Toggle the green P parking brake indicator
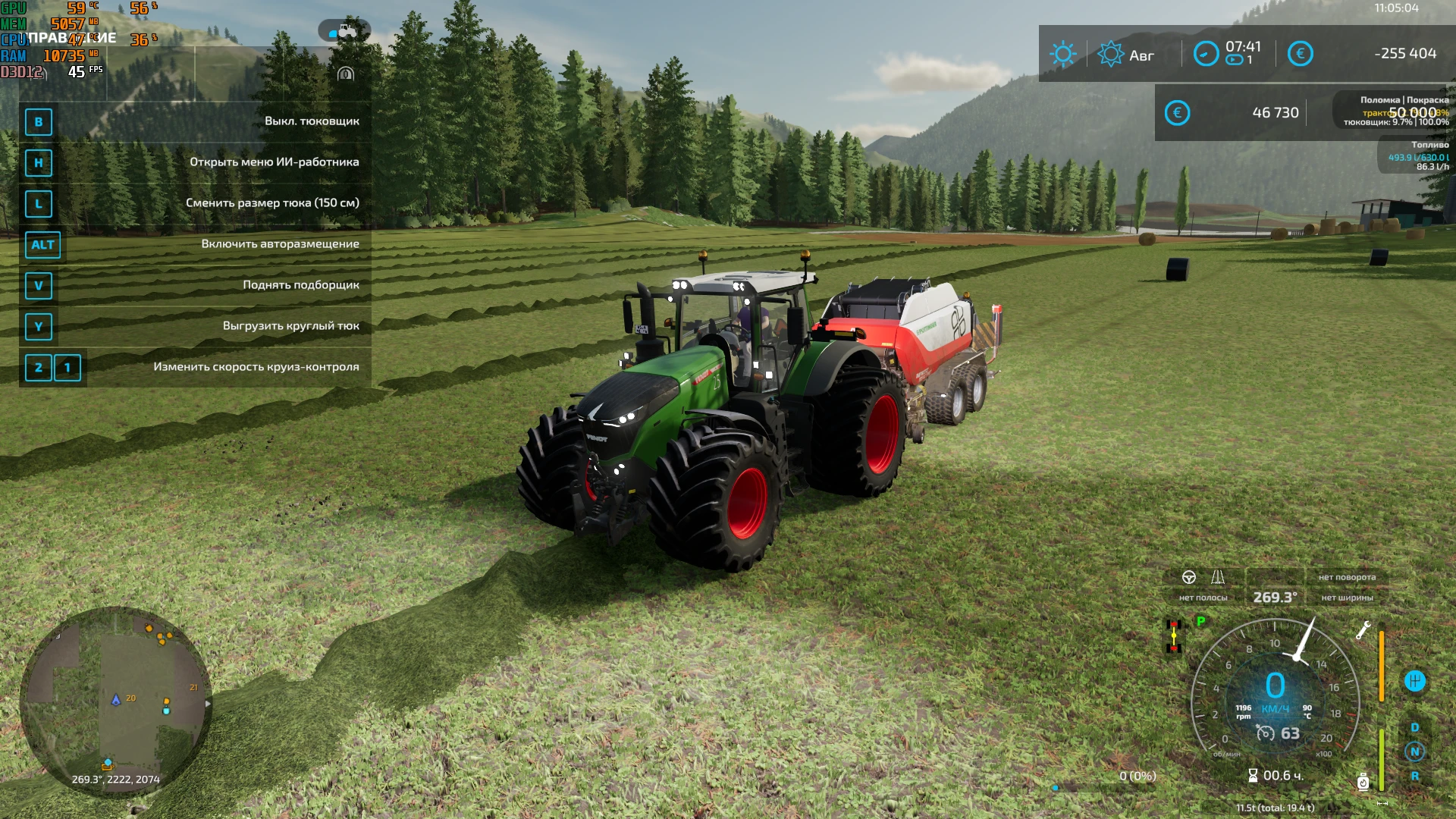The width and height of the screenshot is (1456, 819). tap(1200, 621)
